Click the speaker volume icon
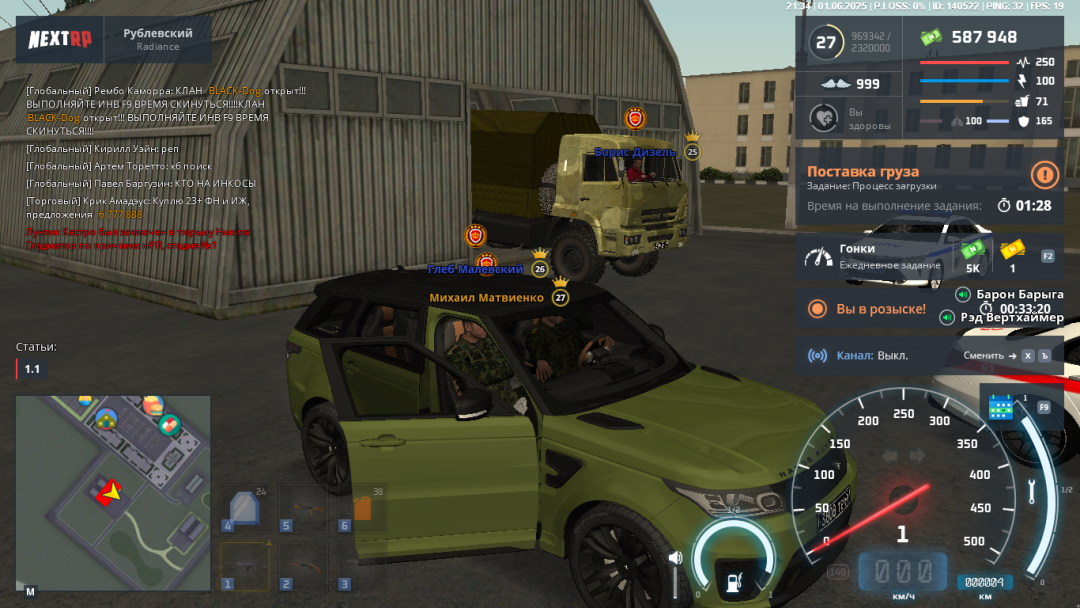 (x=675, y=557)
